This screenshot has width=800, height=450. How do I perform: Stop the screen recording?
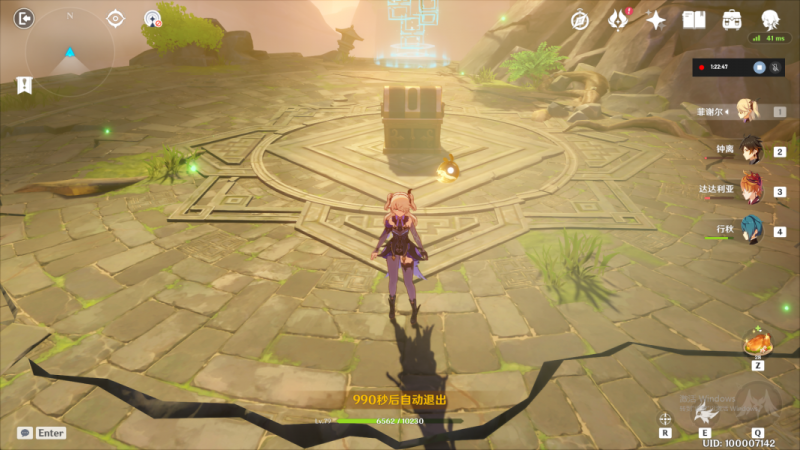point(760,67)
